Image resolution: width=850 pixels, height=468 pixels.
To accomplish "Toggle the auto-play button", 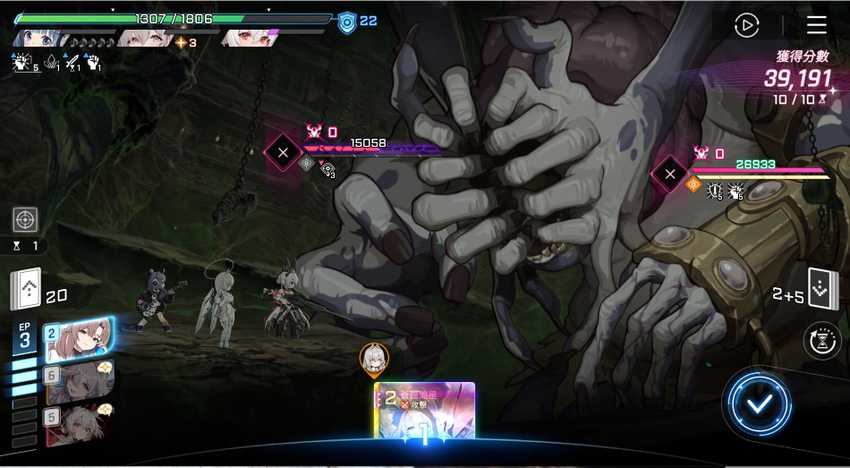I will pyautogui.click(x=747, y=25).
